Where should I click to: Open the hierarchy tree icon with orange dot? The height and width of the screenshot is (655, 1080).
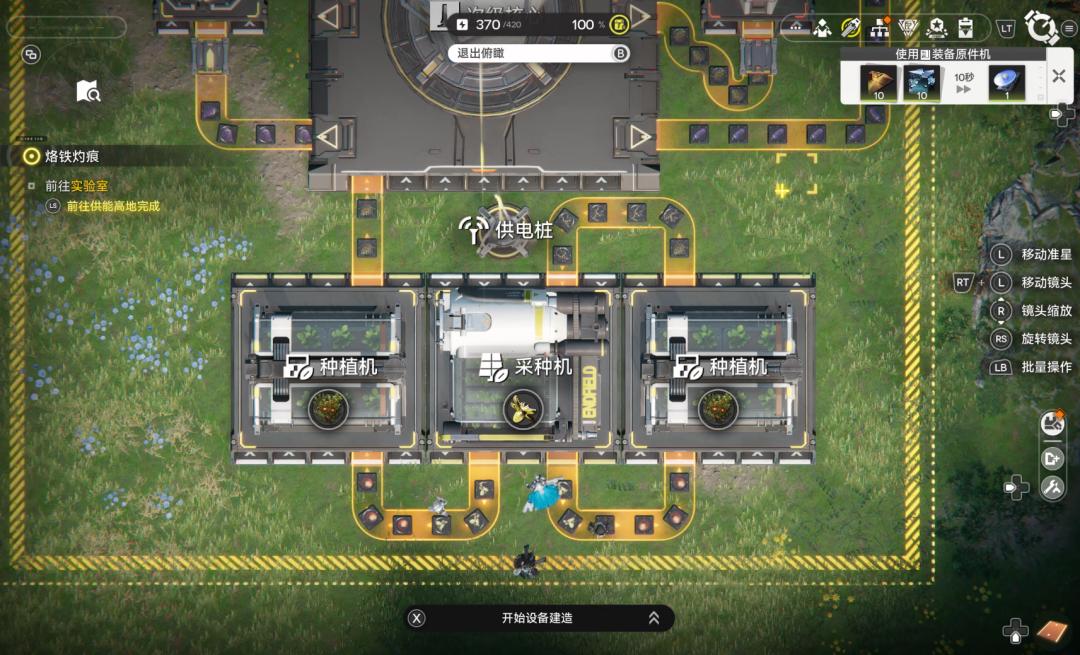click(x=880, y=27)
